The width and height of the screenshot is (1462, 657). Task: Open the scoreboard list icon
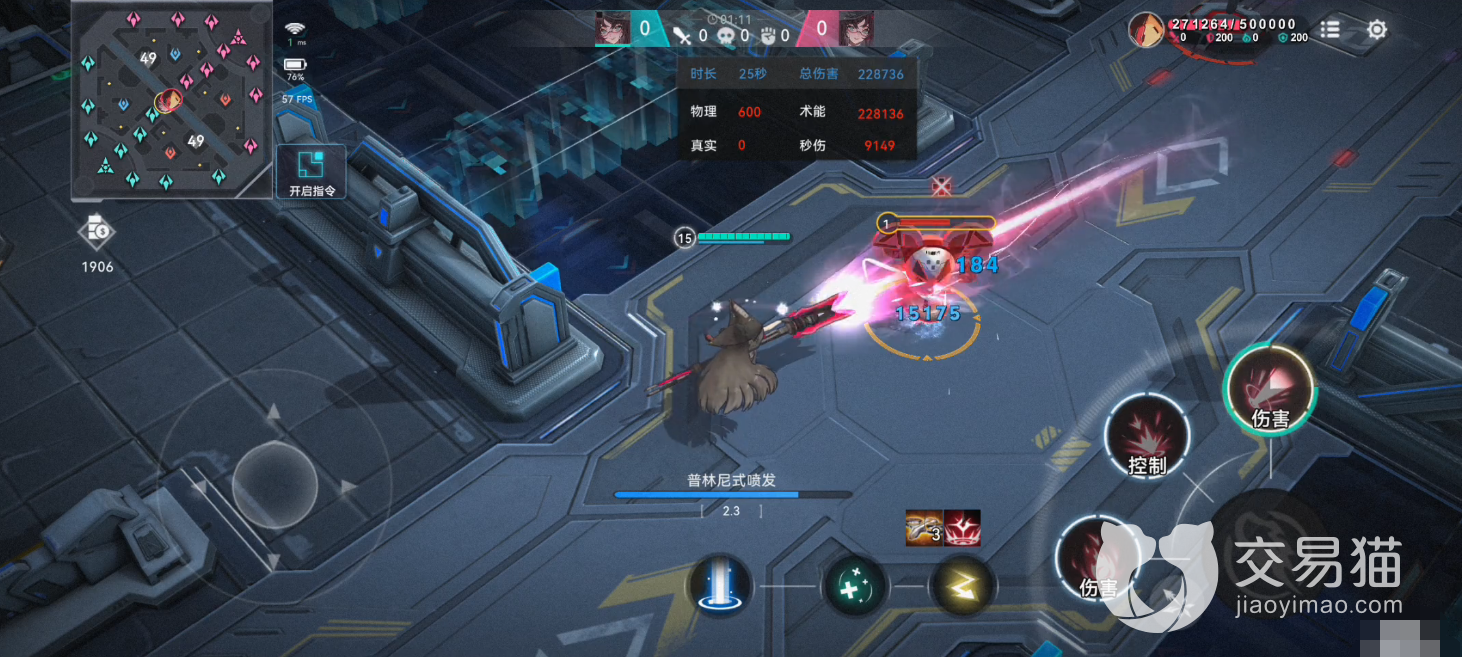click(1330, 30)
